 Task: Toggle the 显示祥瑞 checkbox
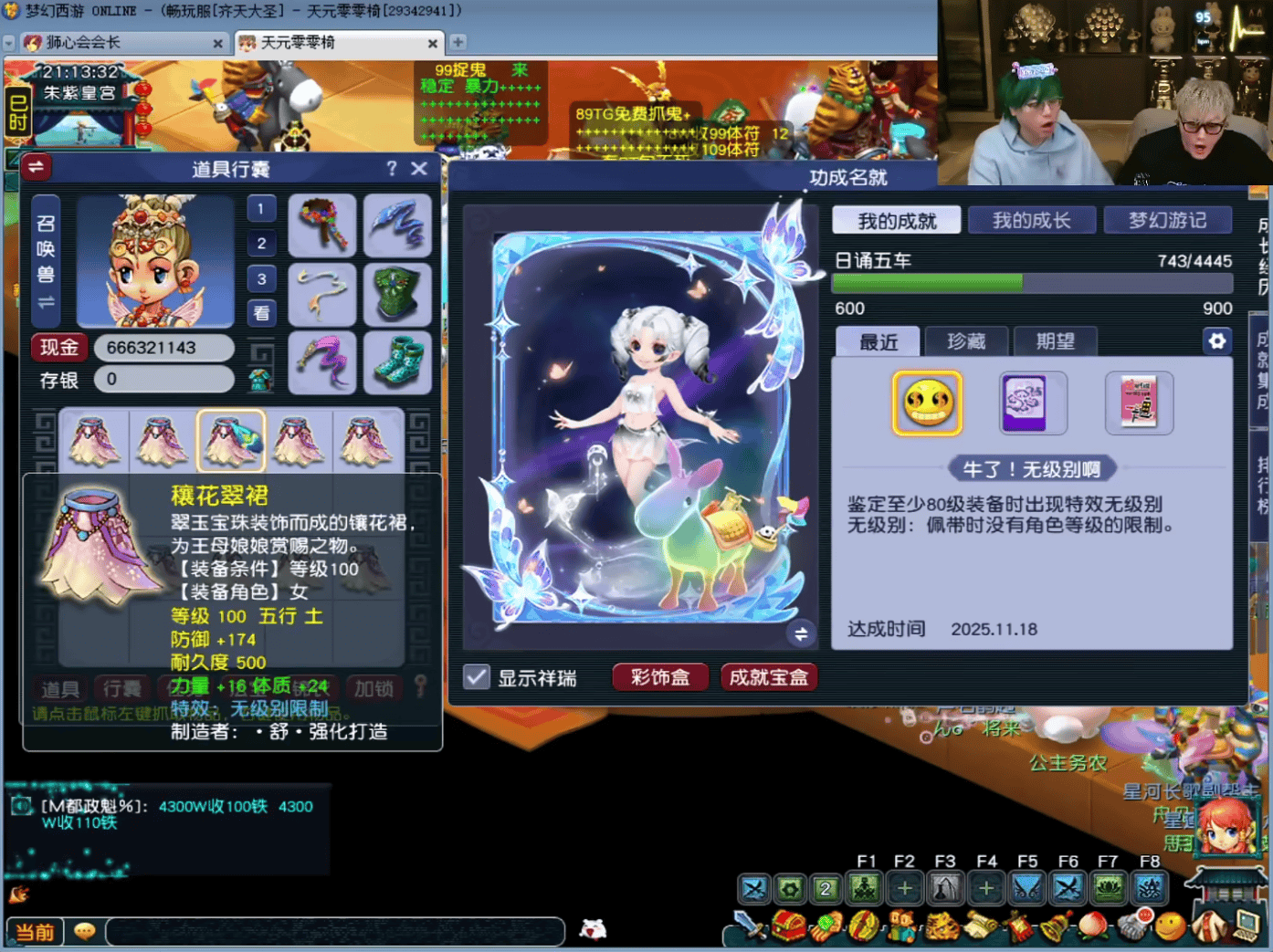point(477,677)
